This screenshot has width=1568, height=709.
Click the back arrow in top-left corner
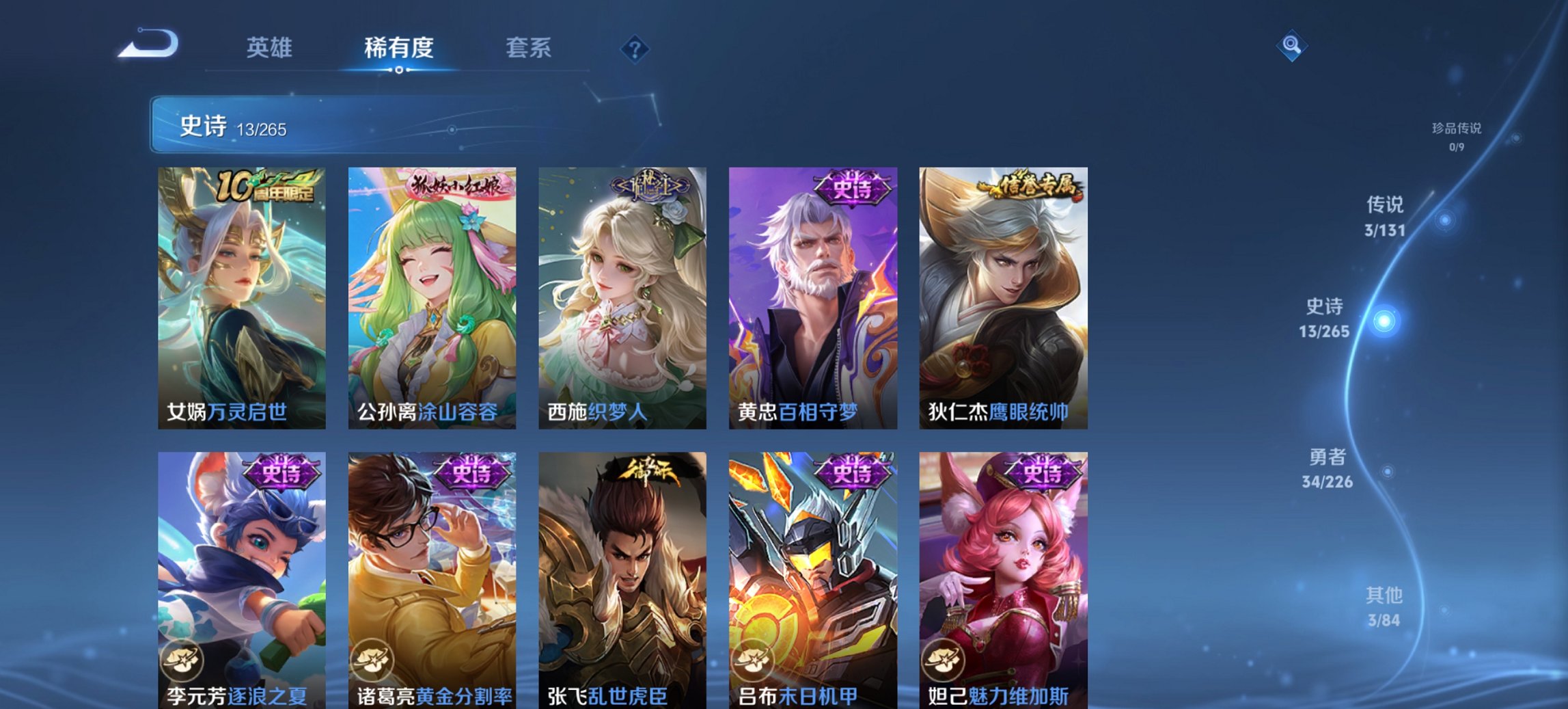(x=149, y=42)
